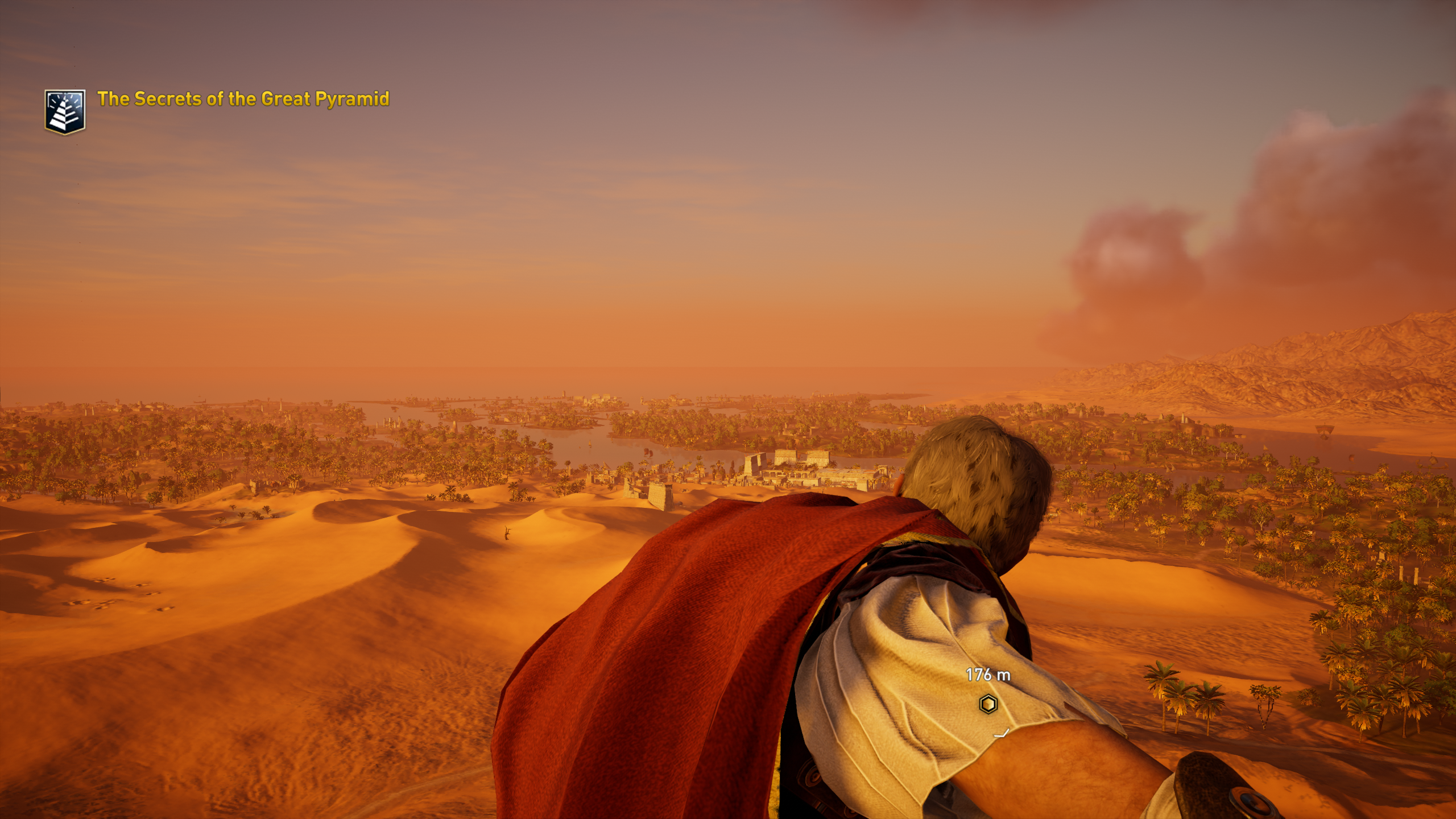
Task: Click the pyramid quest tracker icon
Action: [x=65, y=111]
